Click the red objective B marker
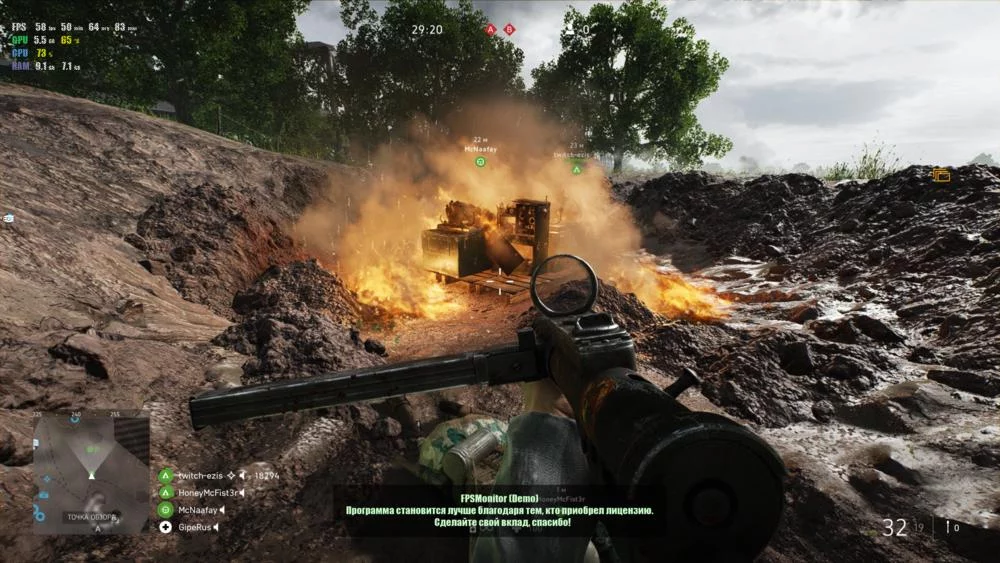The image size is (1000, 563). [509, 30]
